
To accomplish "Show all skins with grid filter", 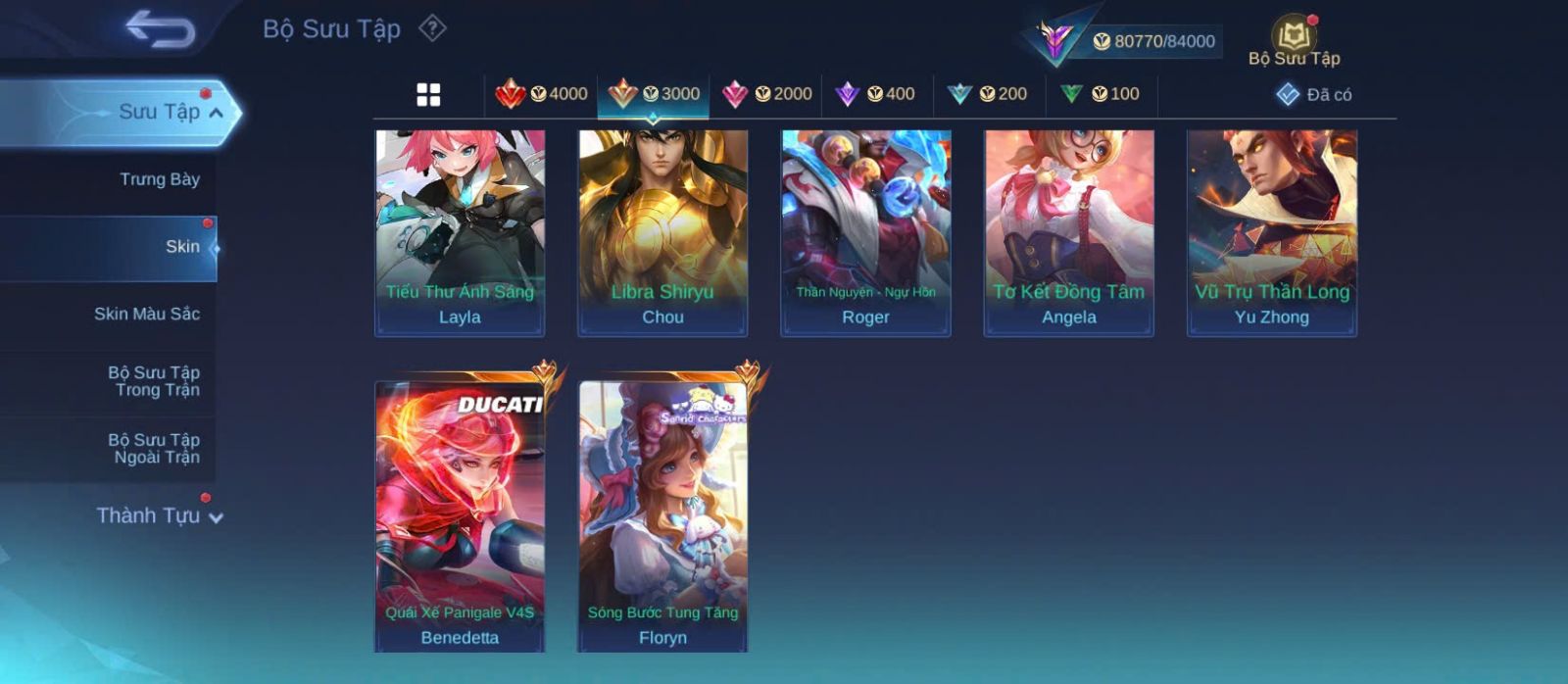I will point(428,94).
